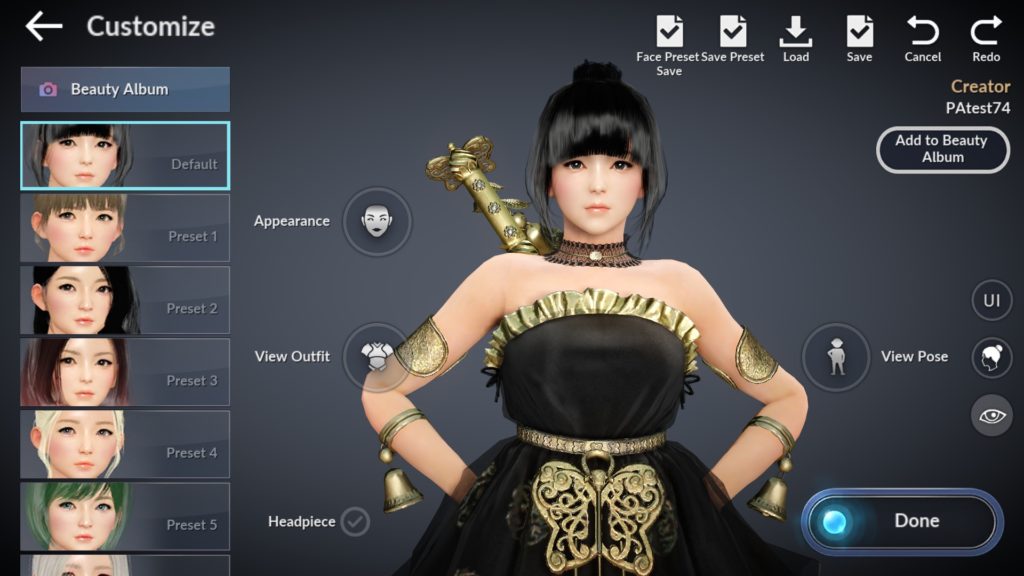Click the Save Preset icon
Screen dimensions: 1024x576
coord(733,32)
